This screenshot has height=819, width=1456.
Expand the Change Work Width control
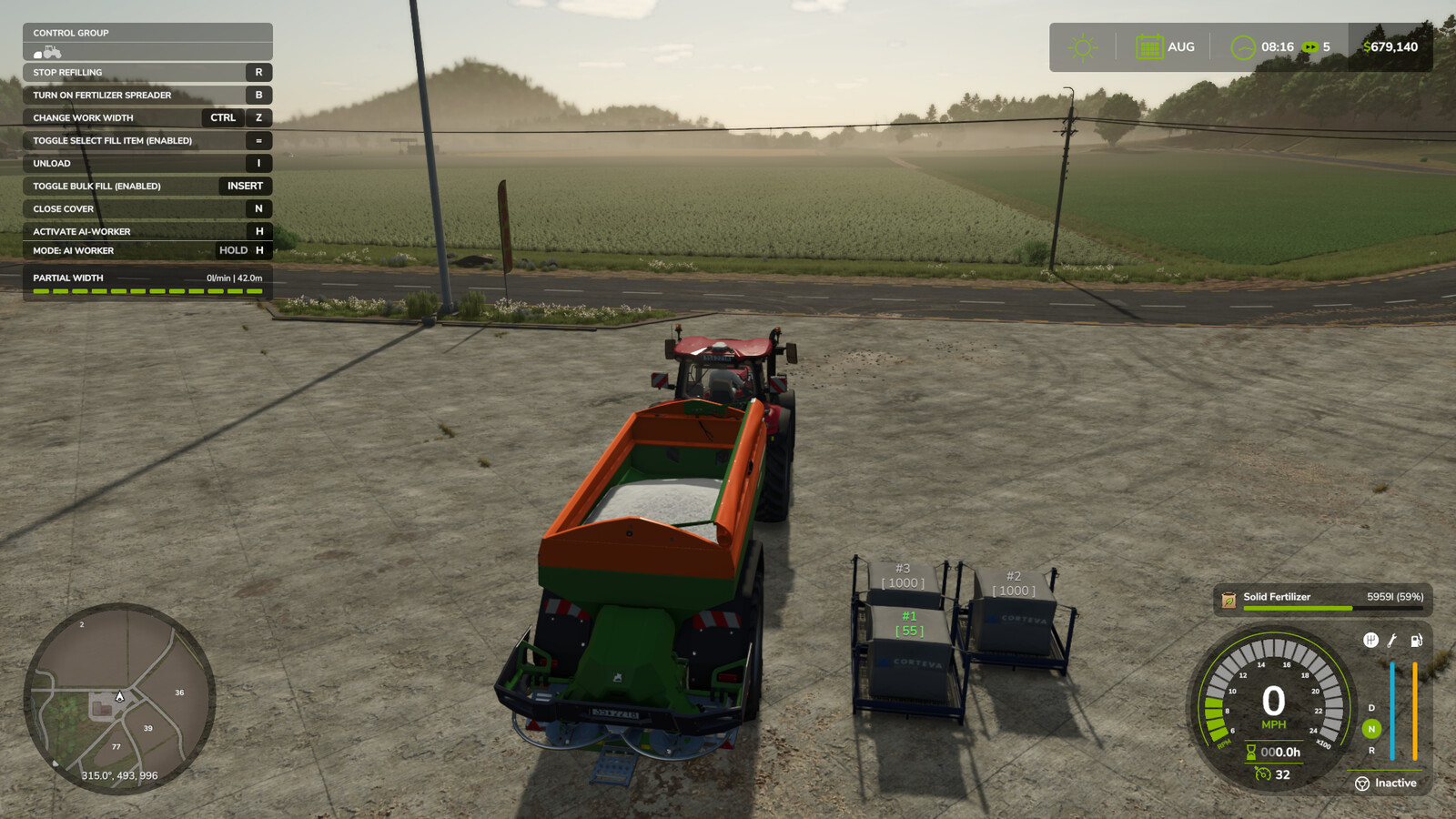point(82,117)
